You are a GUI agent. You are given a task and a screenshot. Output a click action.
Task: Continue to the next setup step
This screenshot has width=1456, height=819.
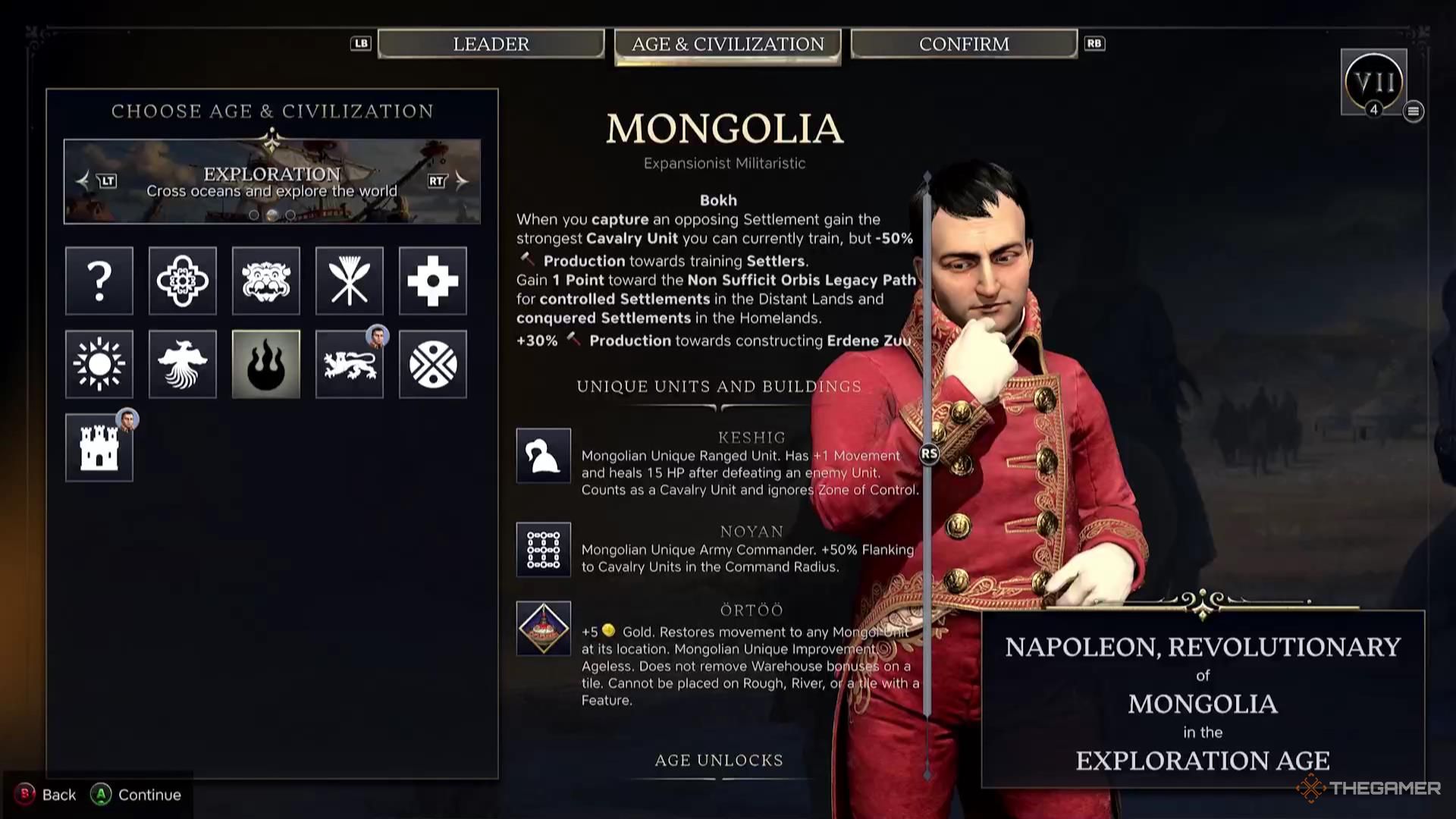(136, 795)
